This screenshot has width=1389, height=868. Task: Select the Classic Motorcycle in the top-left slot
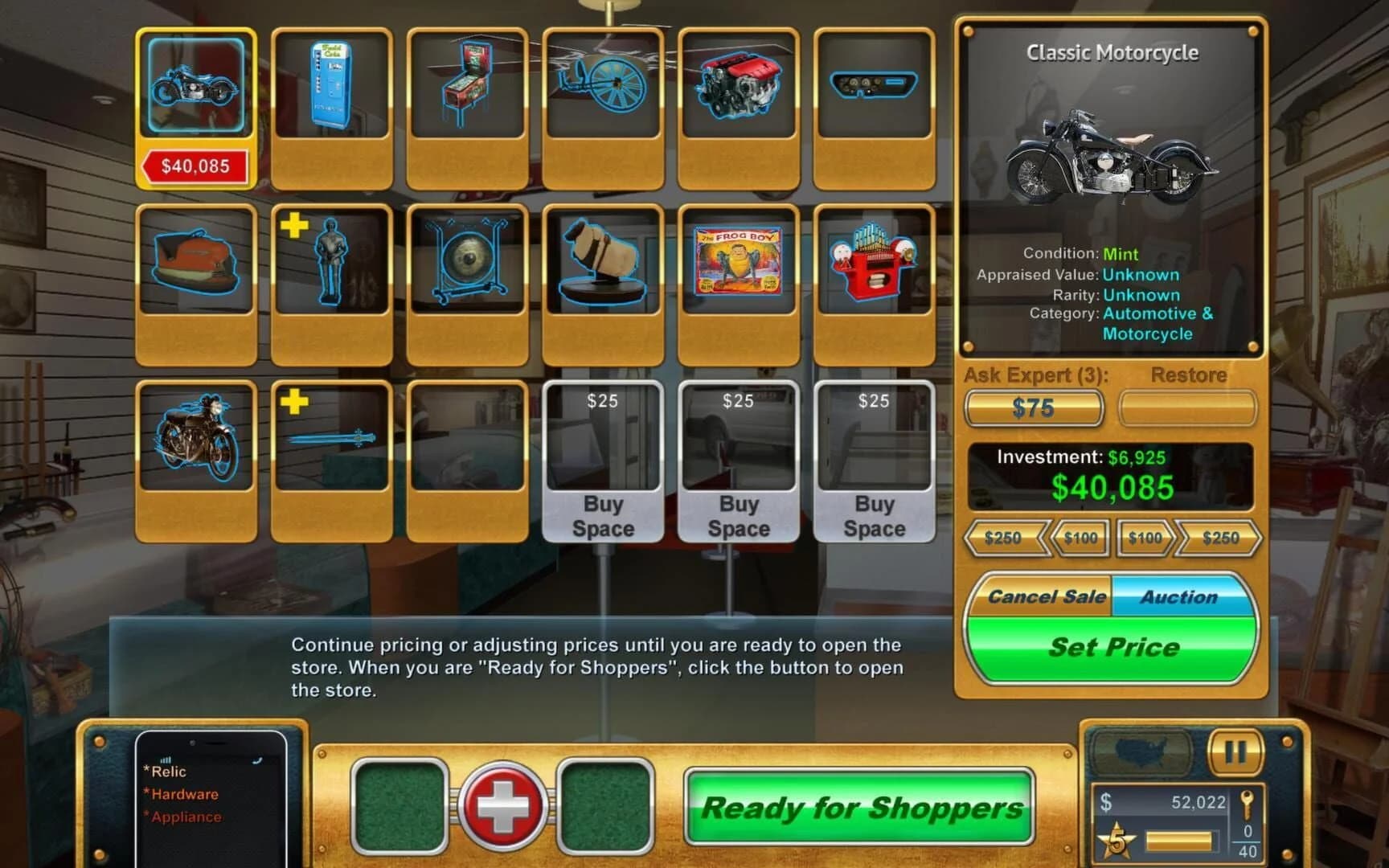click(x=195, y=88)
